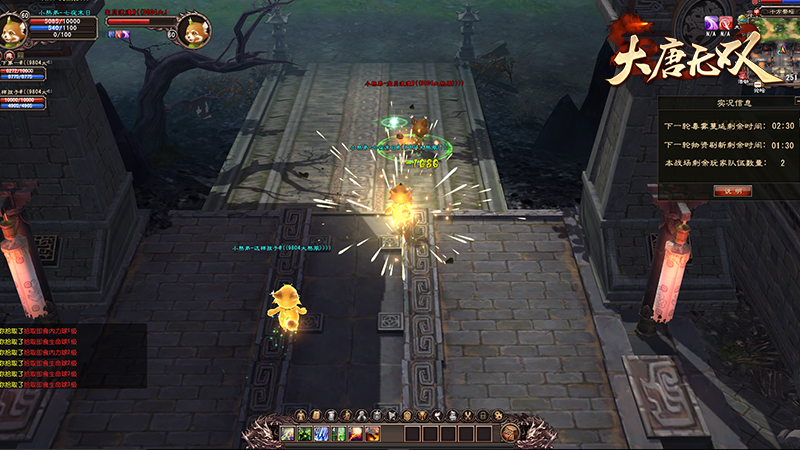Click the red N/A buff icon
Viewport: 800px width, 450px height.
(x=727, y=22)
